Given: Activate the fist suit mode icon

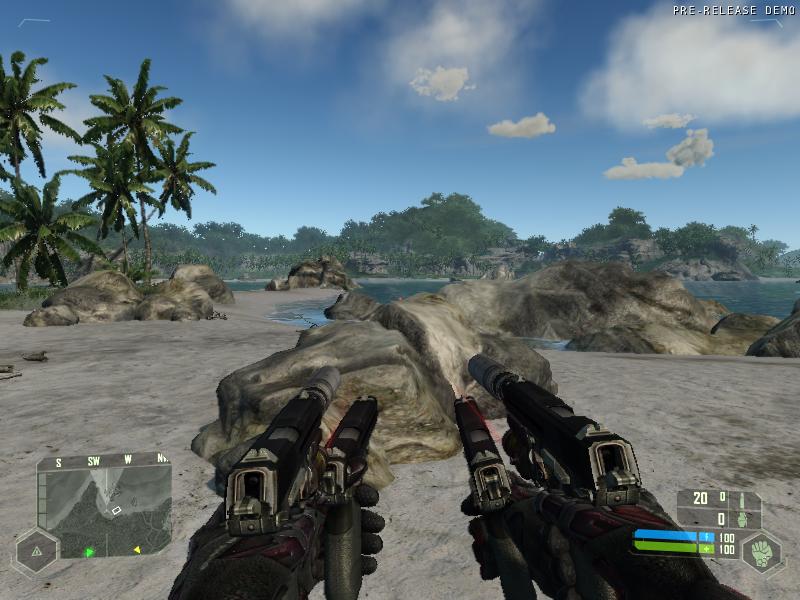Looking at the screenshot, I should 762,552.
